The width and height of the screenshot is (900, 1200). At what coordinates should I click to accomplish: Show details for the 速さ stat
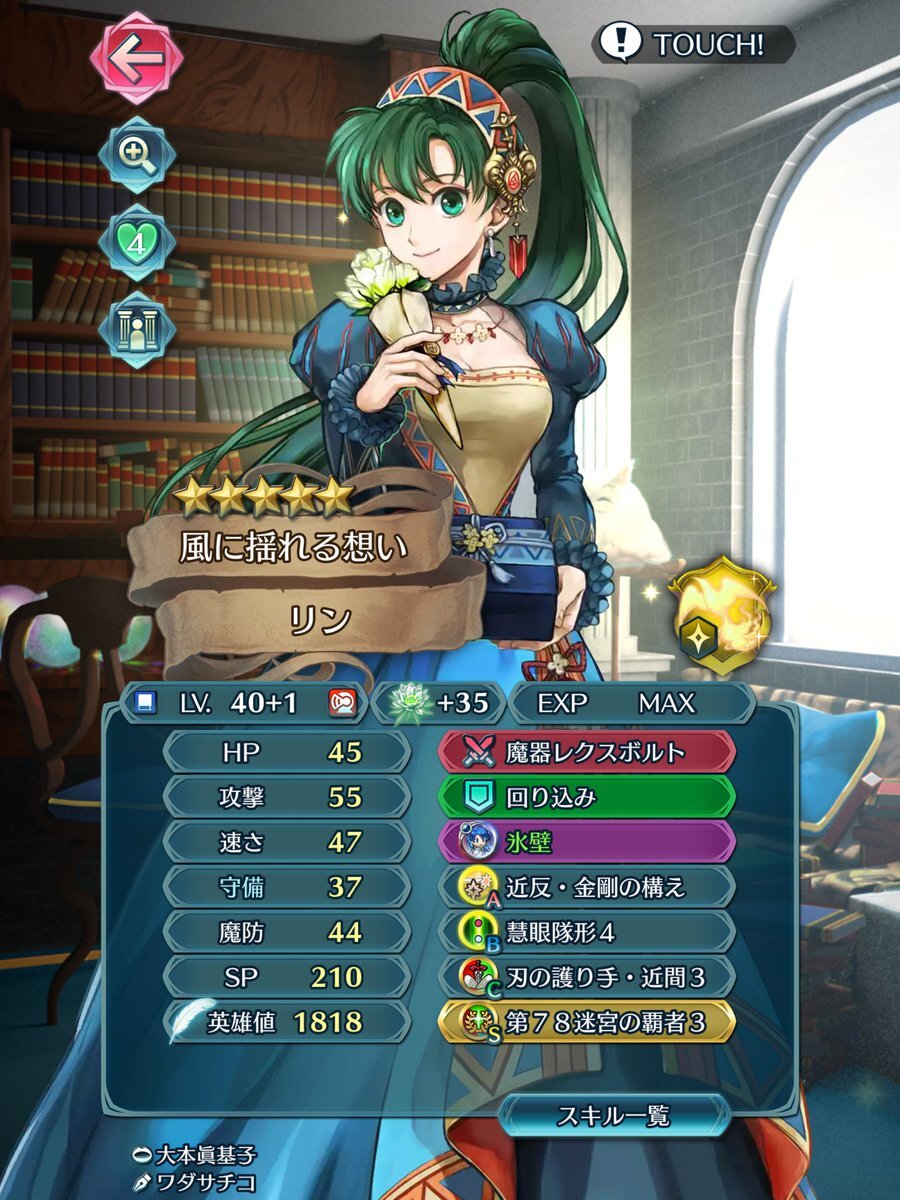285,842
